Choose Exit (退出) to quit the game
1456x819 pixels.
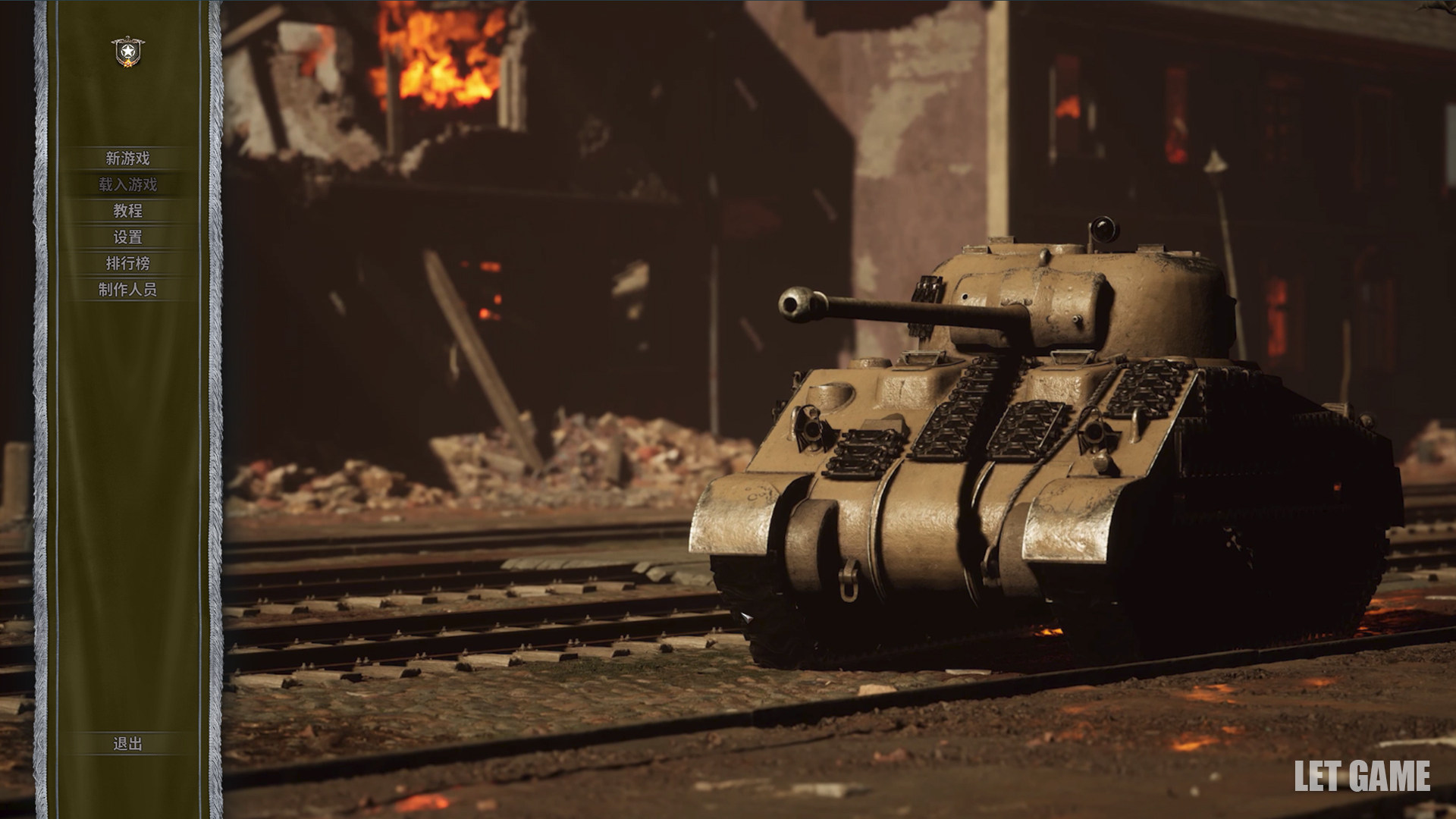tap(127, 744)
